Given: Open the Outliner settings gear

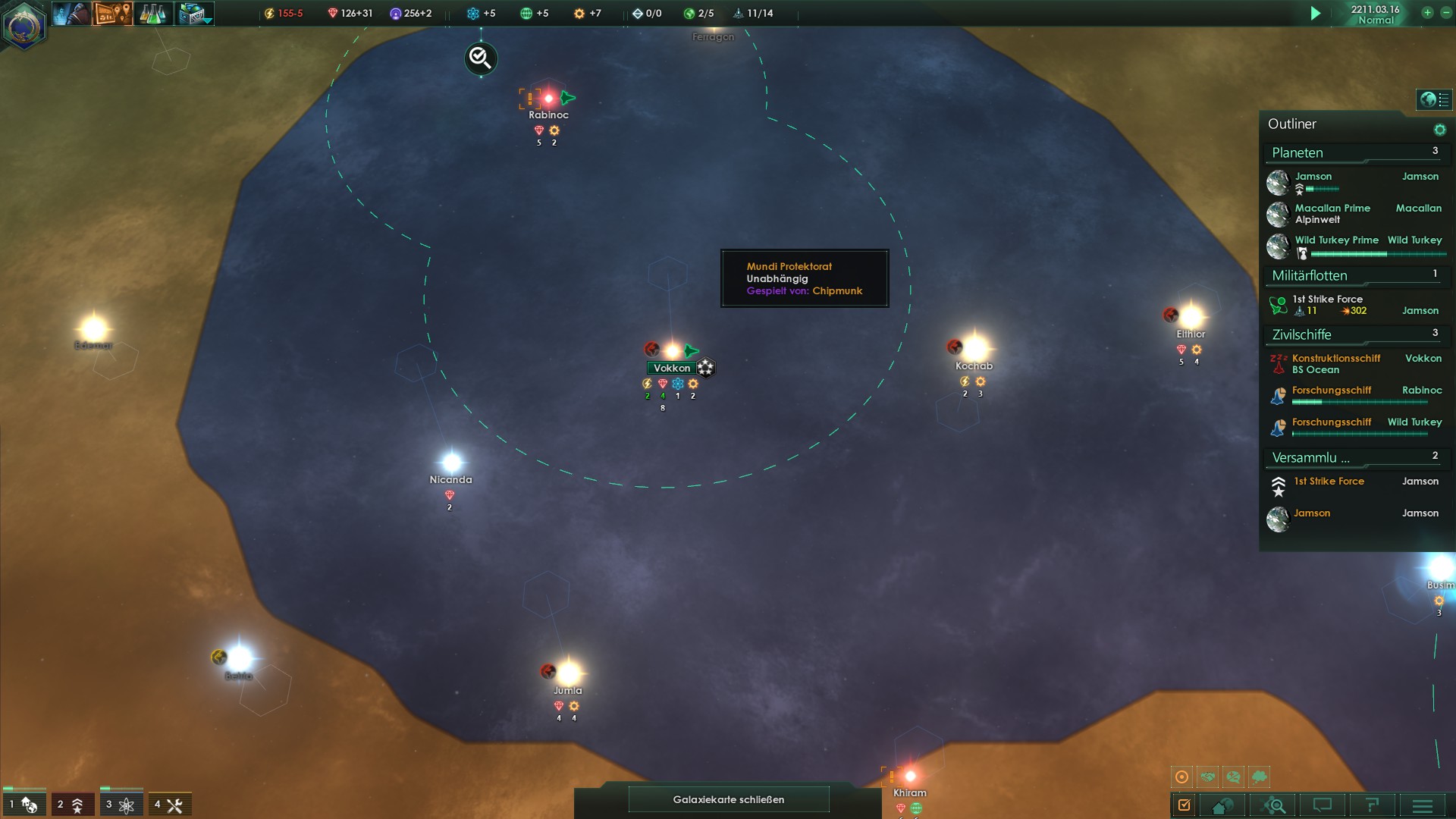Looking at the screenshot, I should (1439, 130).
